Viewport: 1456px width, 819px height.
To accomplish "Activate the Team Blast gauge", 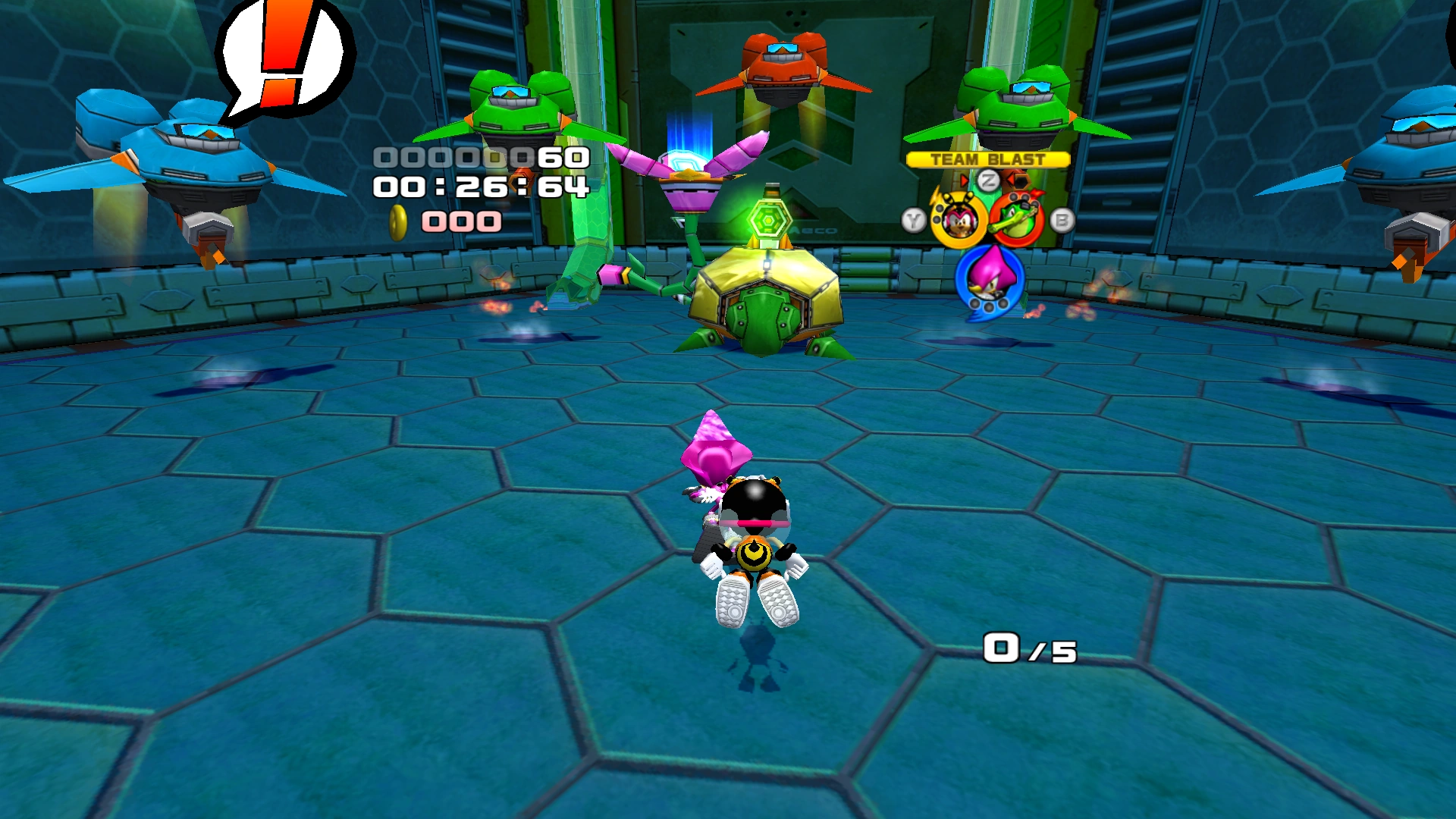I will (x=987, y=159).
